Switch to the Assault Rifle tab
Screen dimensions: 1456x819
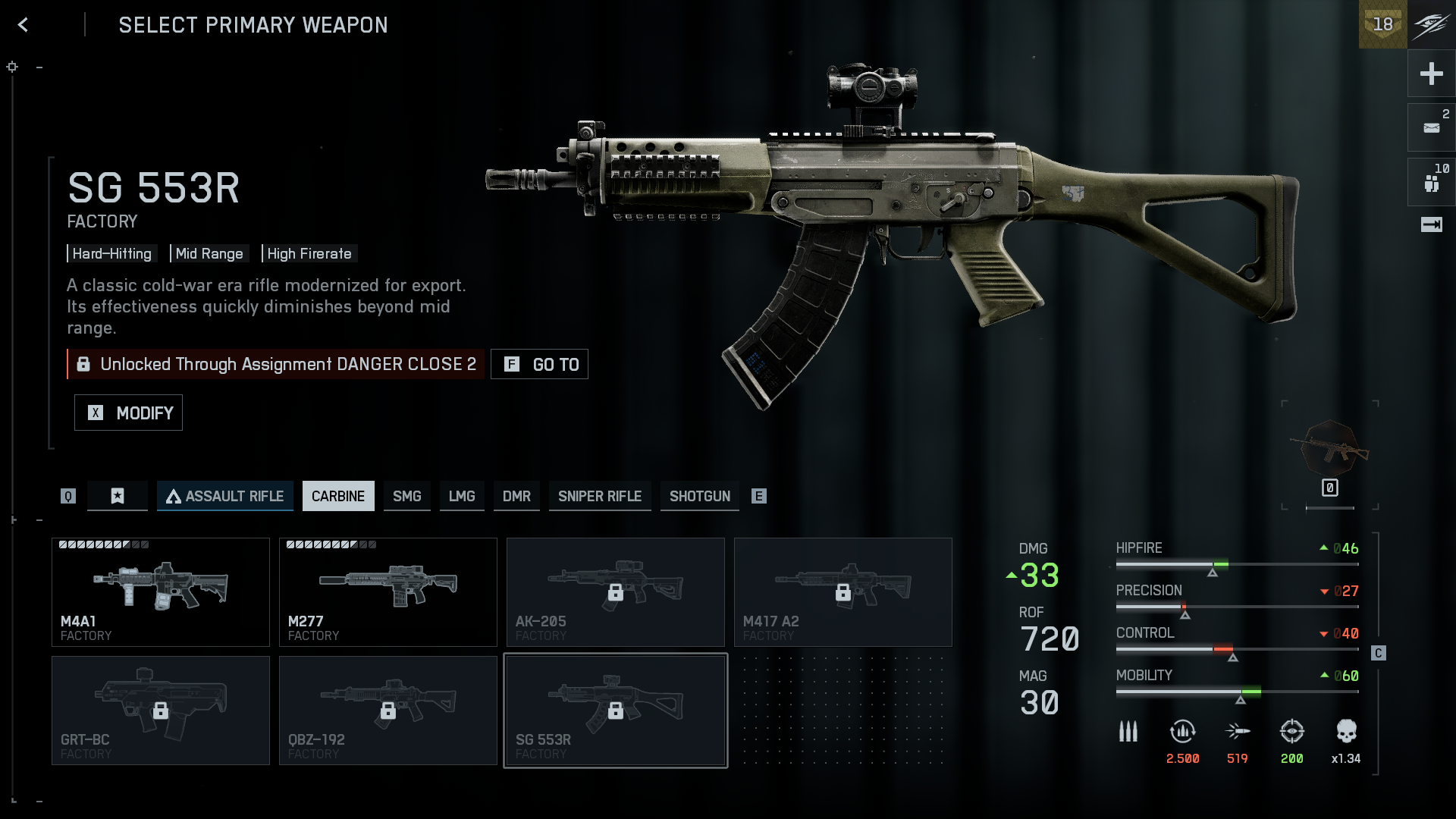(224, 496)
